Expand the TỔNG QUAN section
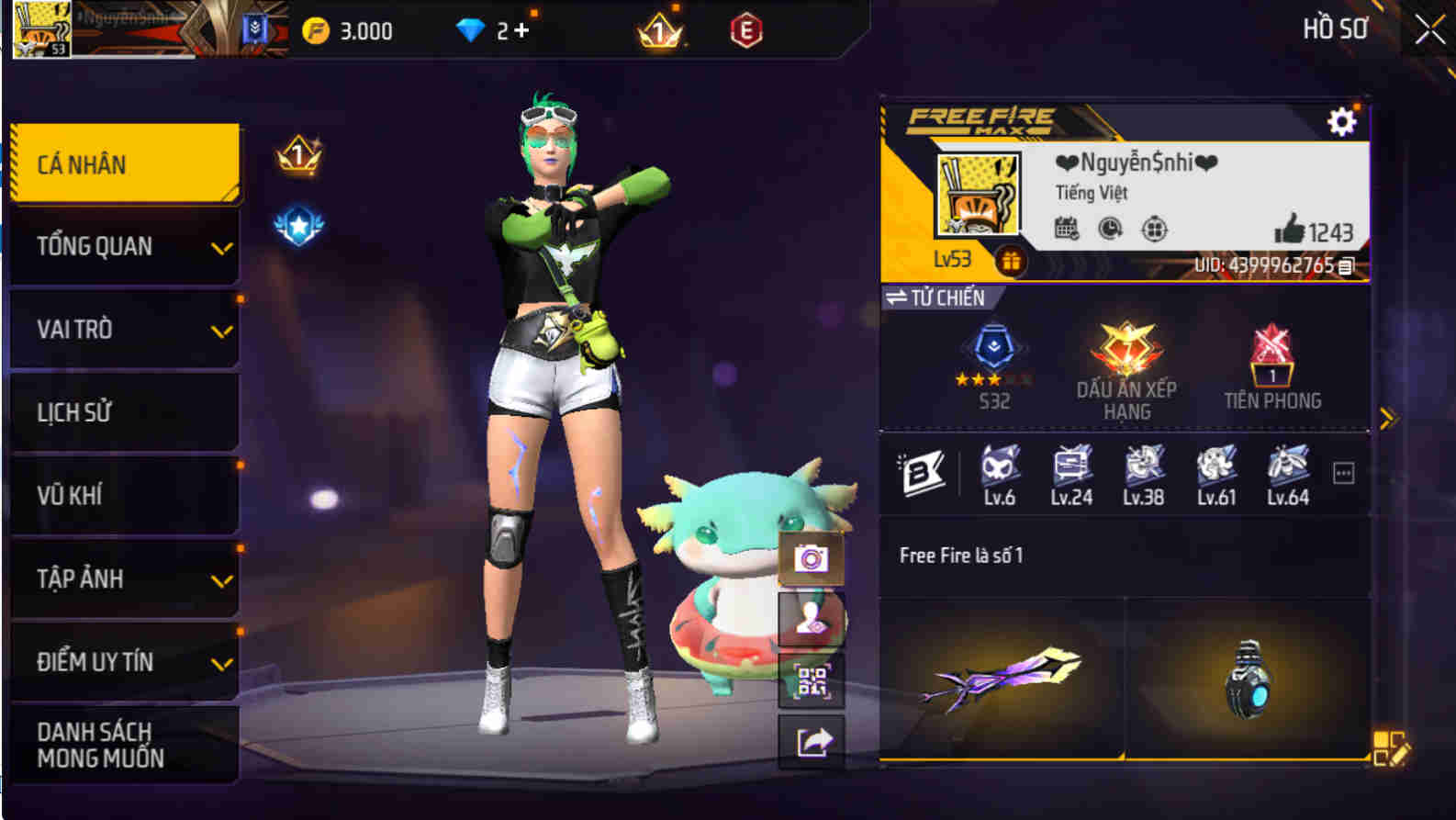Screen dimensions: 1456x820 click(x=124, y=245)
